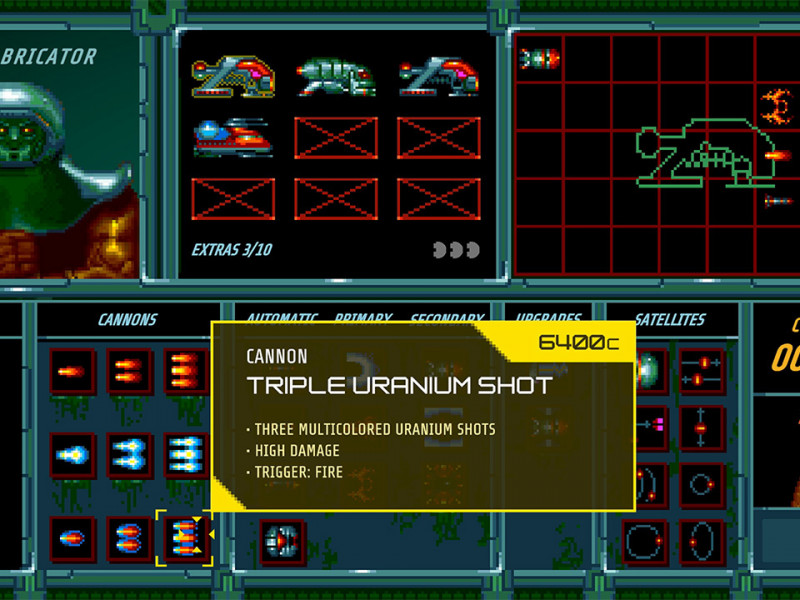The height and width of the screenshot is (600, 800).
Task: Select the single orange fireball cannon
Action: (x=73, y=372)
